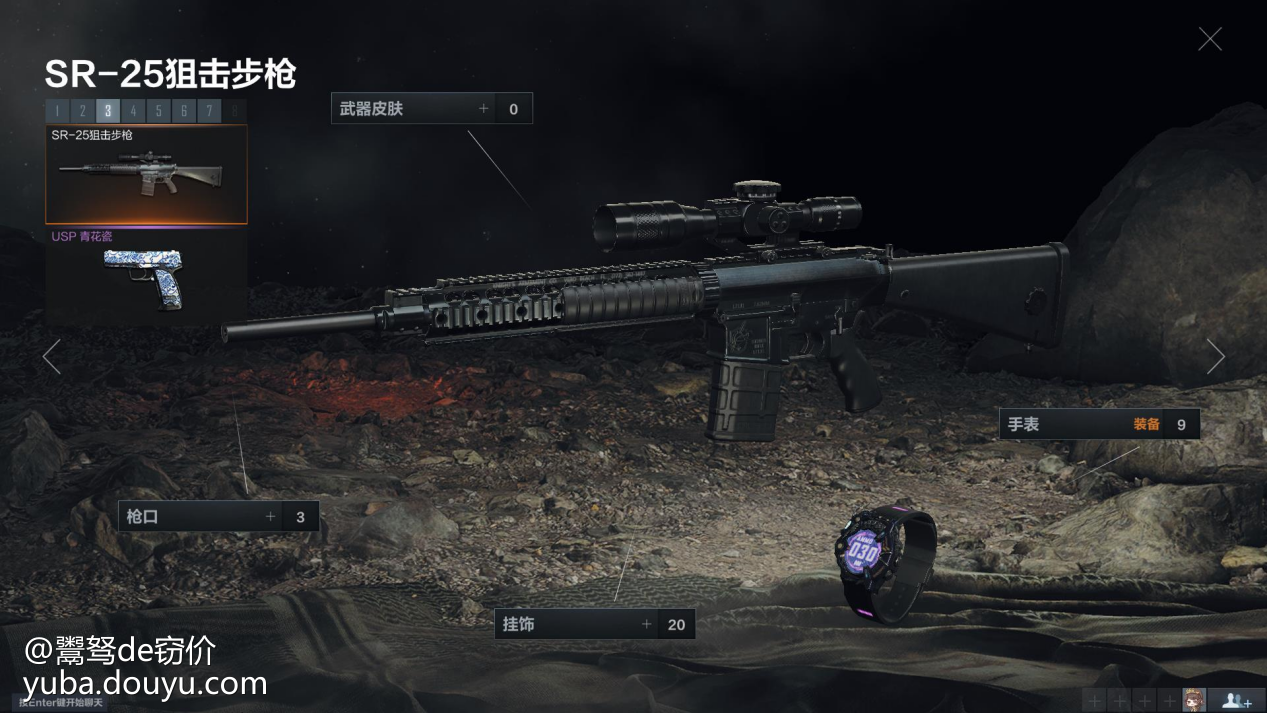
Task: Show the previous weapon with left arrow
Action: pos(52,357)
